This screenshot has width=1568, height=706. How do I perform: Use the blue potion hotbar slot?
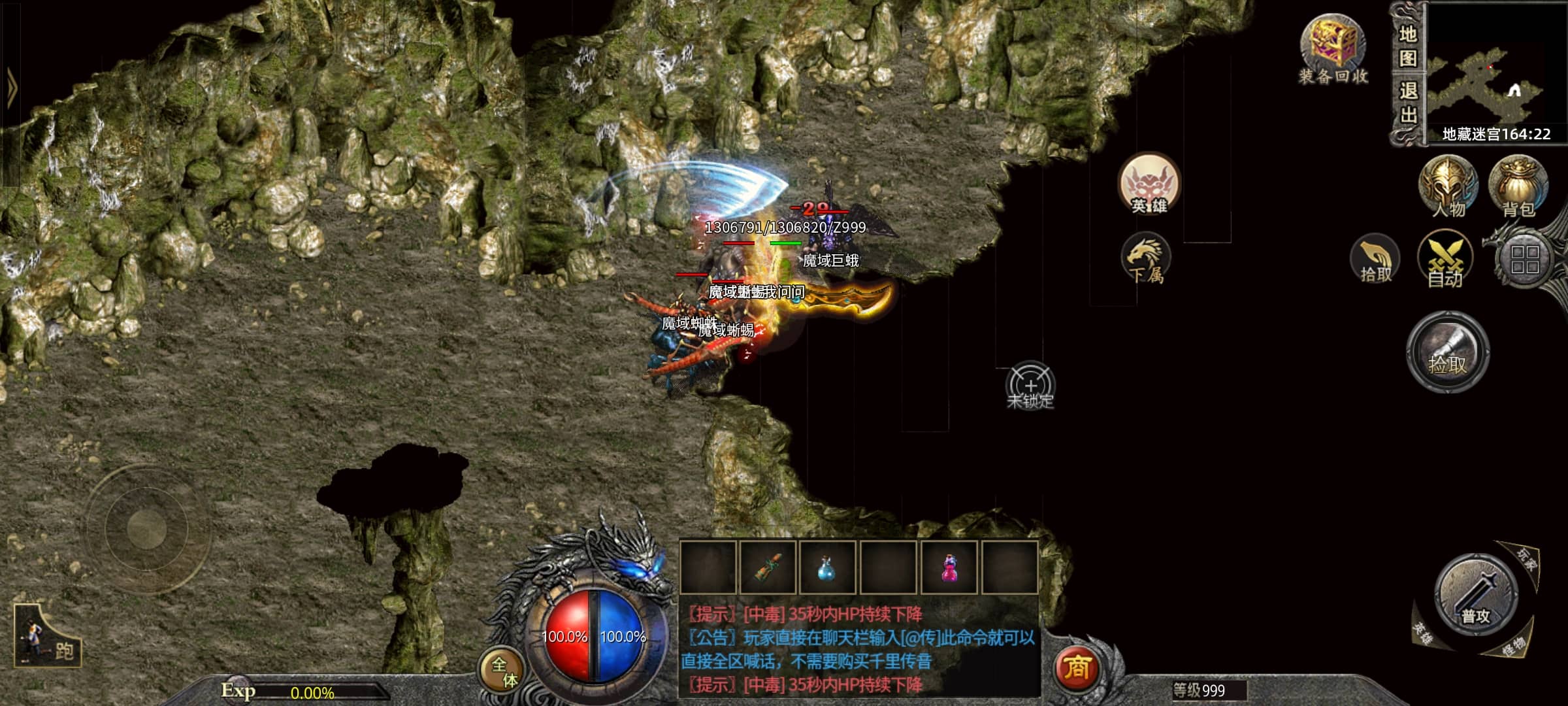pyautogui.click(x=828, y=567)
